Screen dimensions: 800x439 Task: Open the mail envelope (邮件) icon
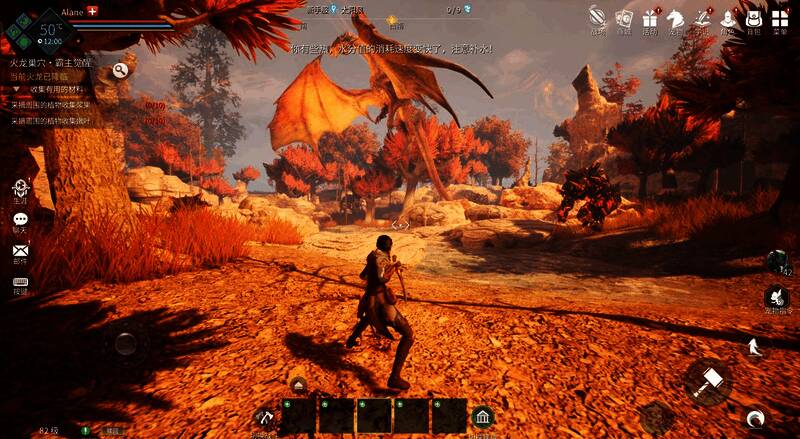coord(20,251)
